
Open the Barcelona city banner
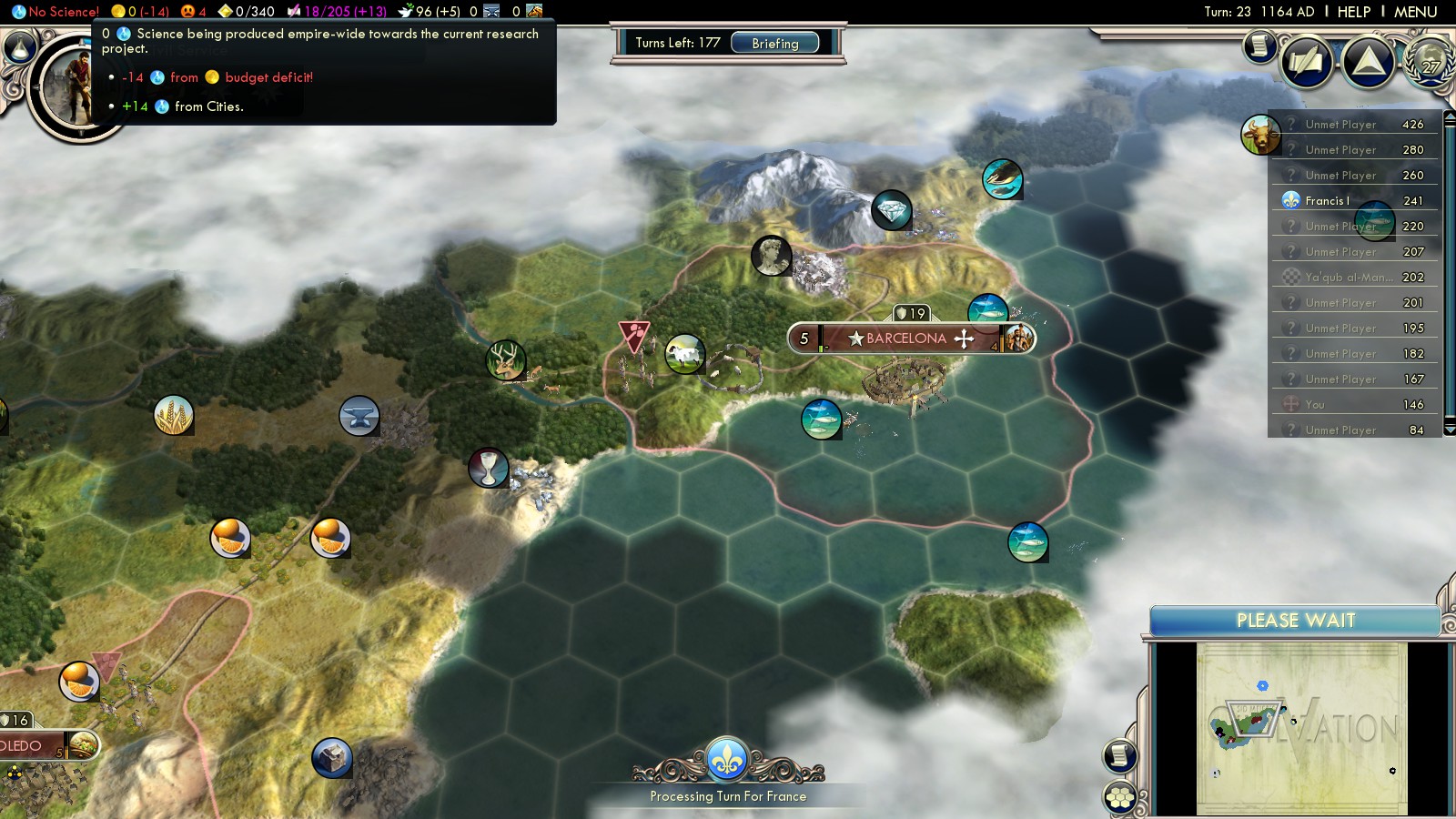[x=906, y=339]
